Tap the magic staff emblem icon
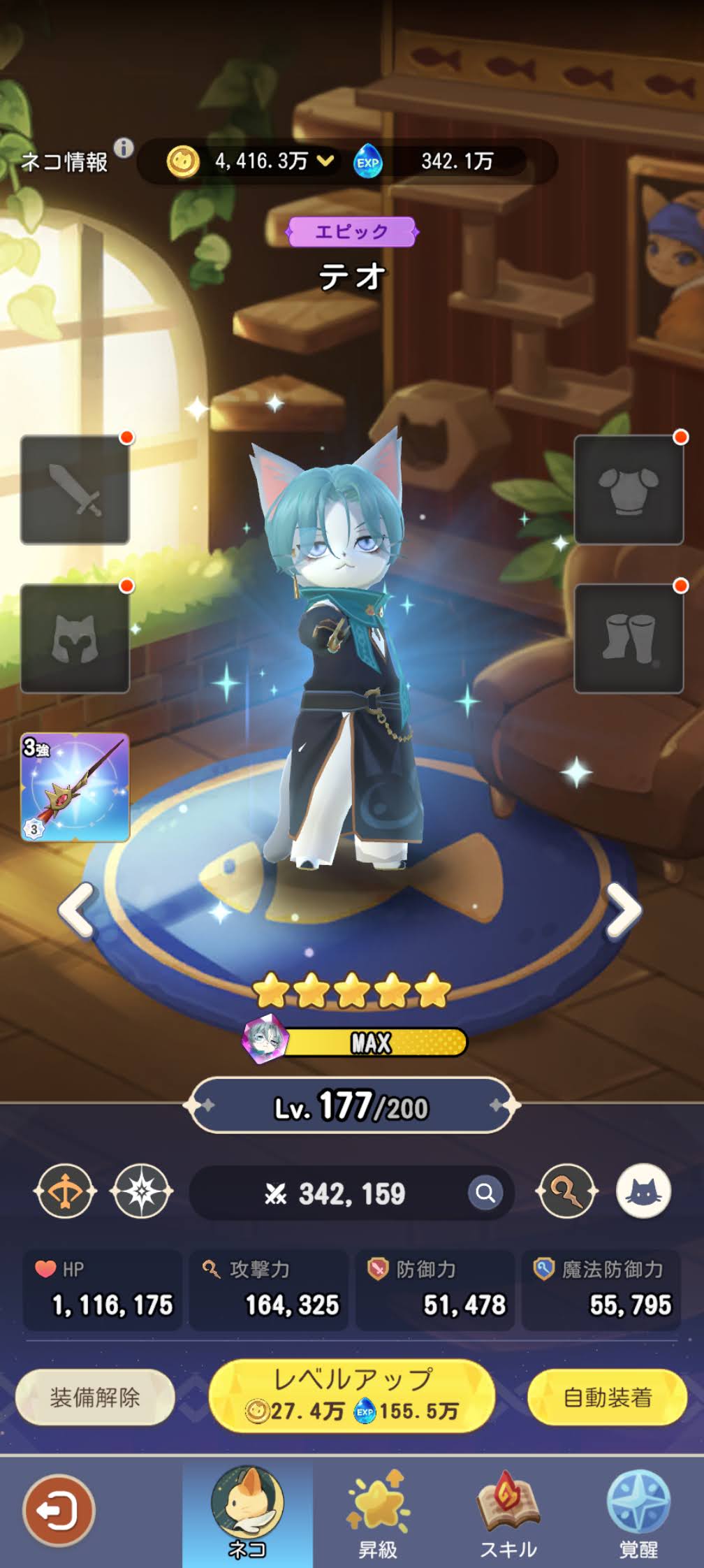 566,1191
